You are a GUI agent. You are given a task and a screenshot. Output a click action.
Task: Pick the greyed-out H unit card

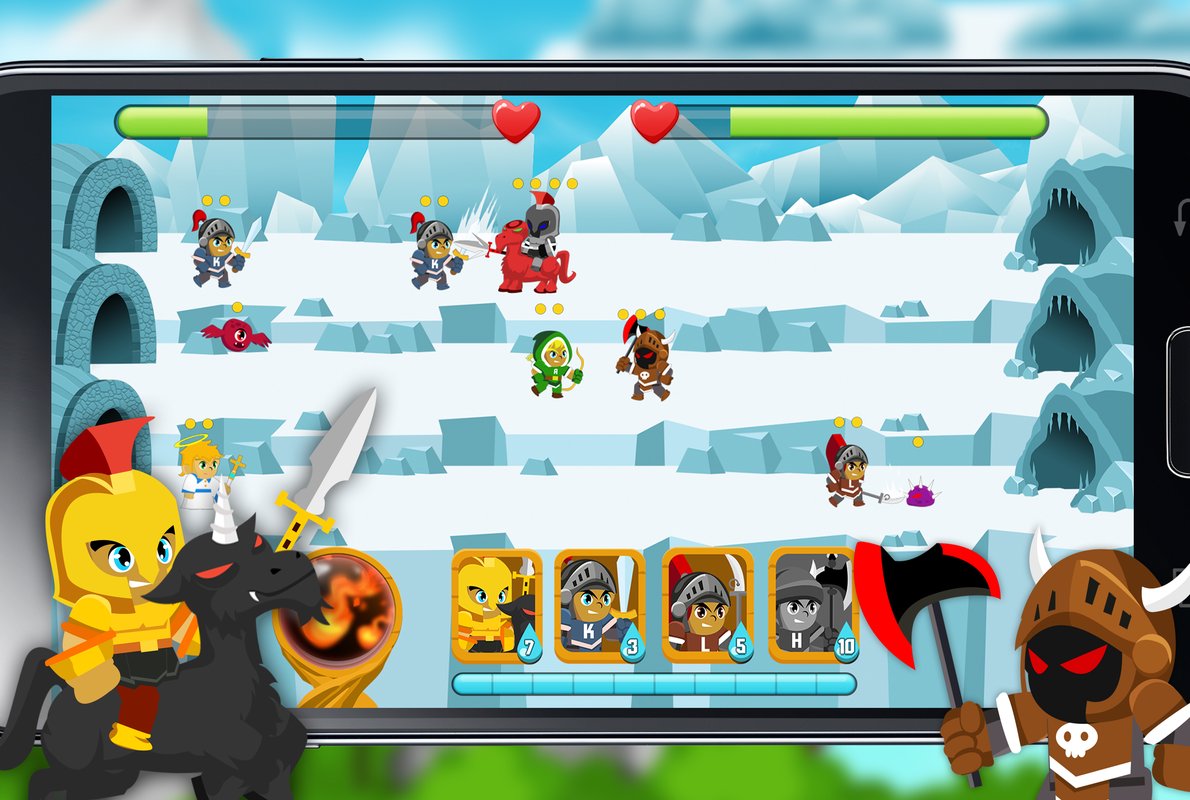pyautogui.click(x=812, y=605)
